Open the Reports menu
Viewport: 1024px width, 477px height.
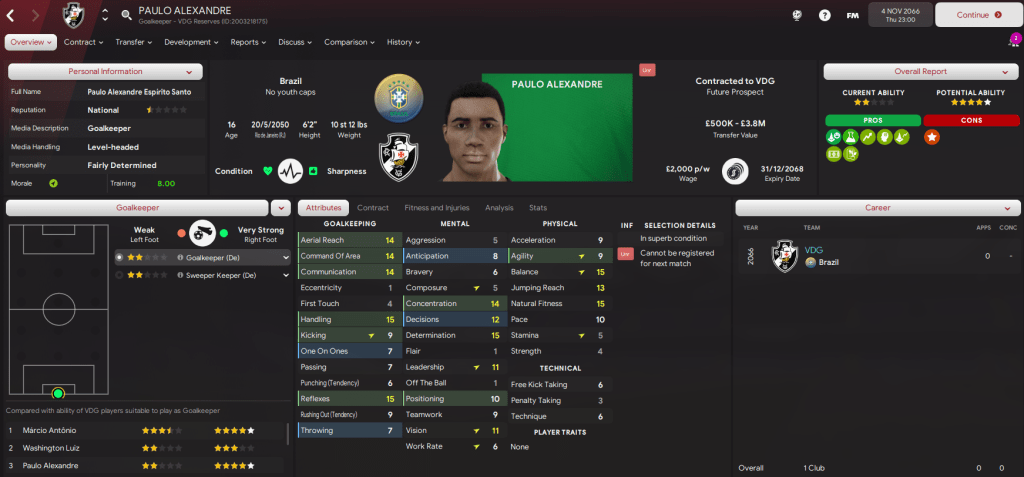247,42
